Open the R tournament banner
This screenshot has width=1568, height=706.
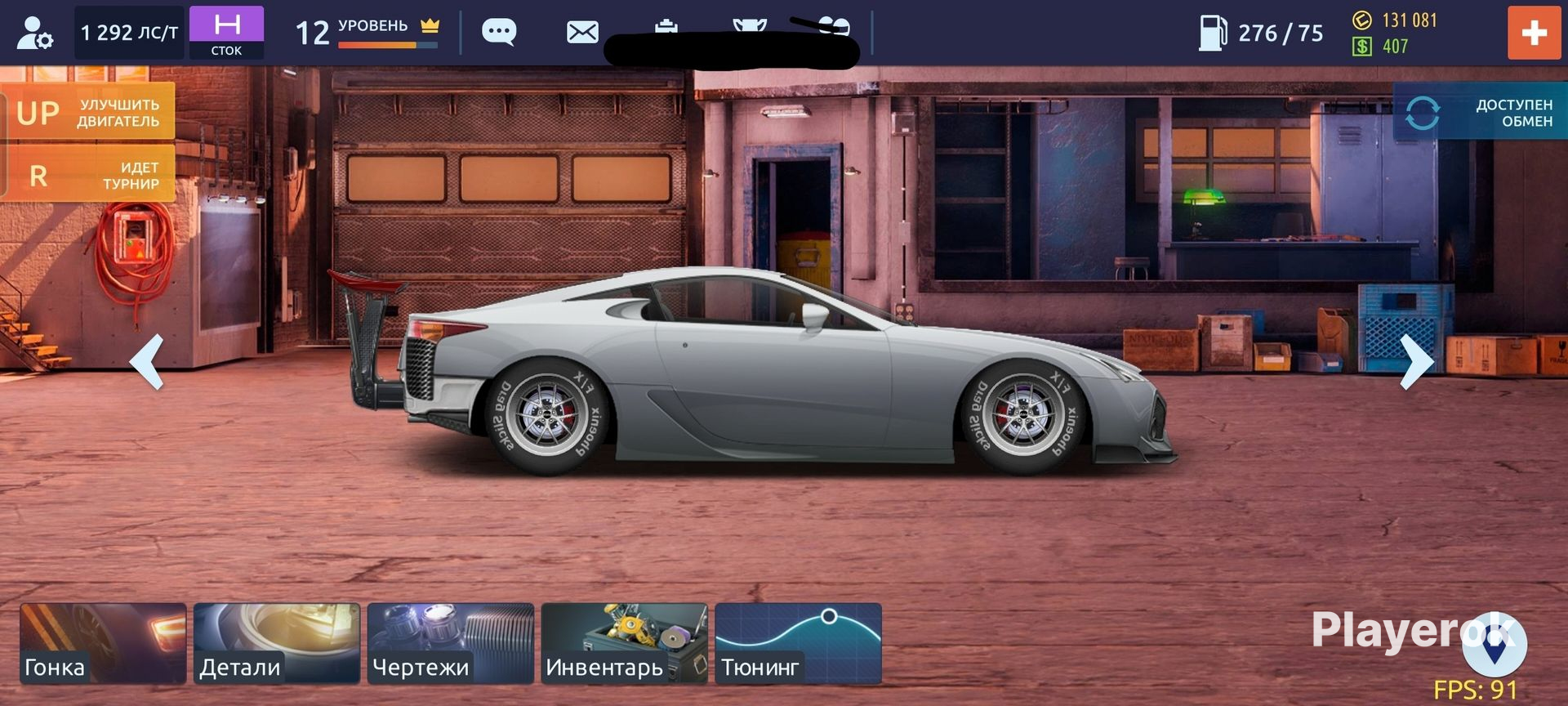[x=88, y=175]
